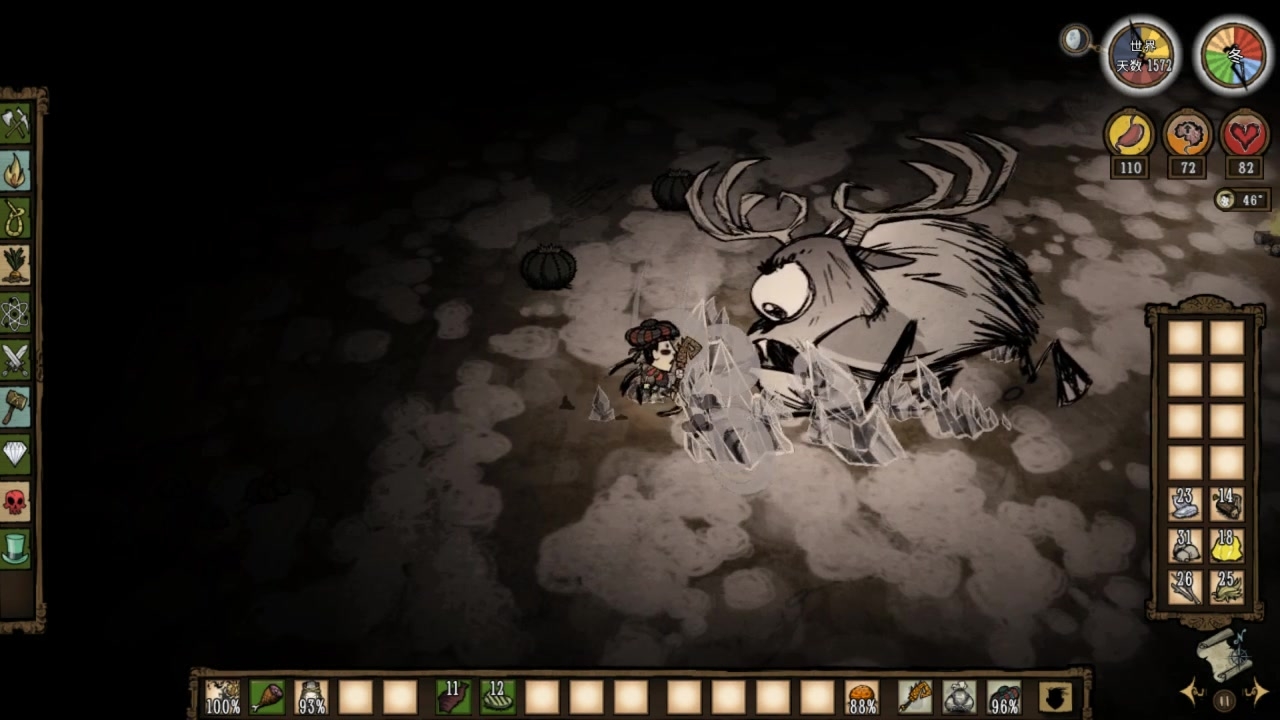This screenshot has height=720, width=1280.
Task: Select the equipped club weapon slot
Action: [915, 696]
